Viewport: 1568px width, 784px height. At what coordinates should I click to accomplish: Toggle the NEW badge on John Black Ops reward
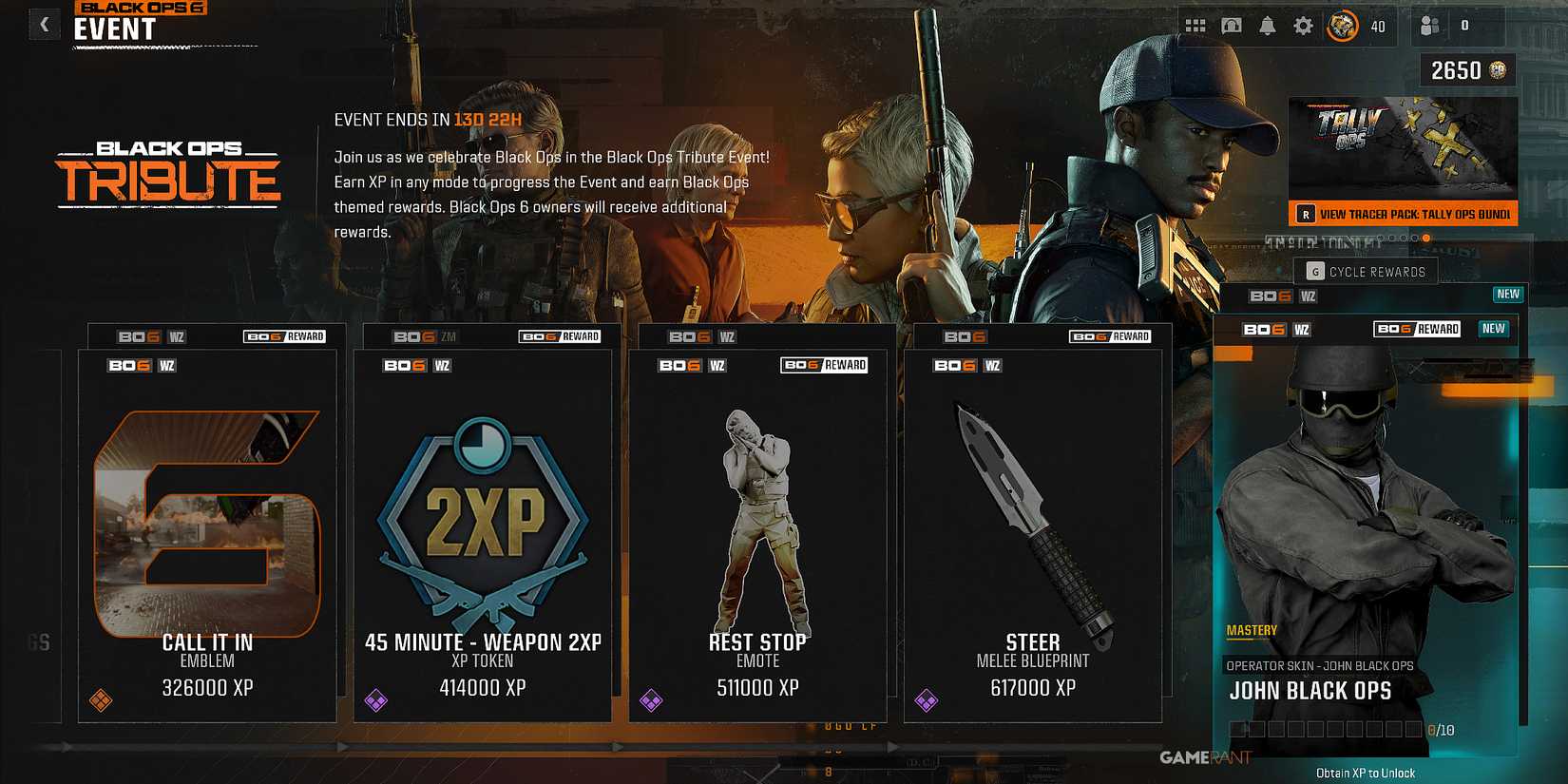pos(1493,328)
